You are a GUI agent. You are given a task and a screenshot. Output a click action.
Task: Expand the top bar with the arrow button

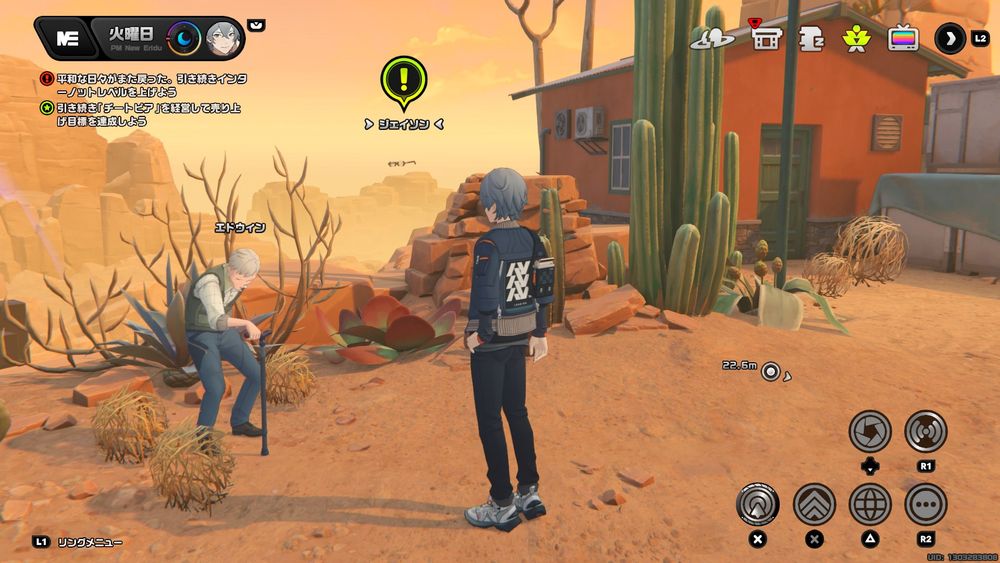(950, 39)
